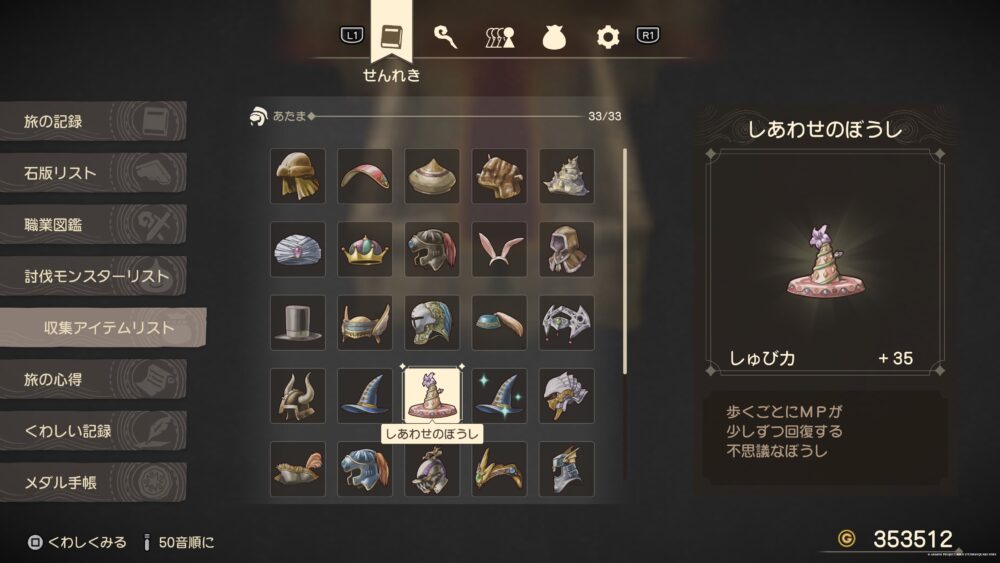1000x563 pixels.
Task: Choose the silver jeweled turban slot
Action: click(x=297, y=250)
